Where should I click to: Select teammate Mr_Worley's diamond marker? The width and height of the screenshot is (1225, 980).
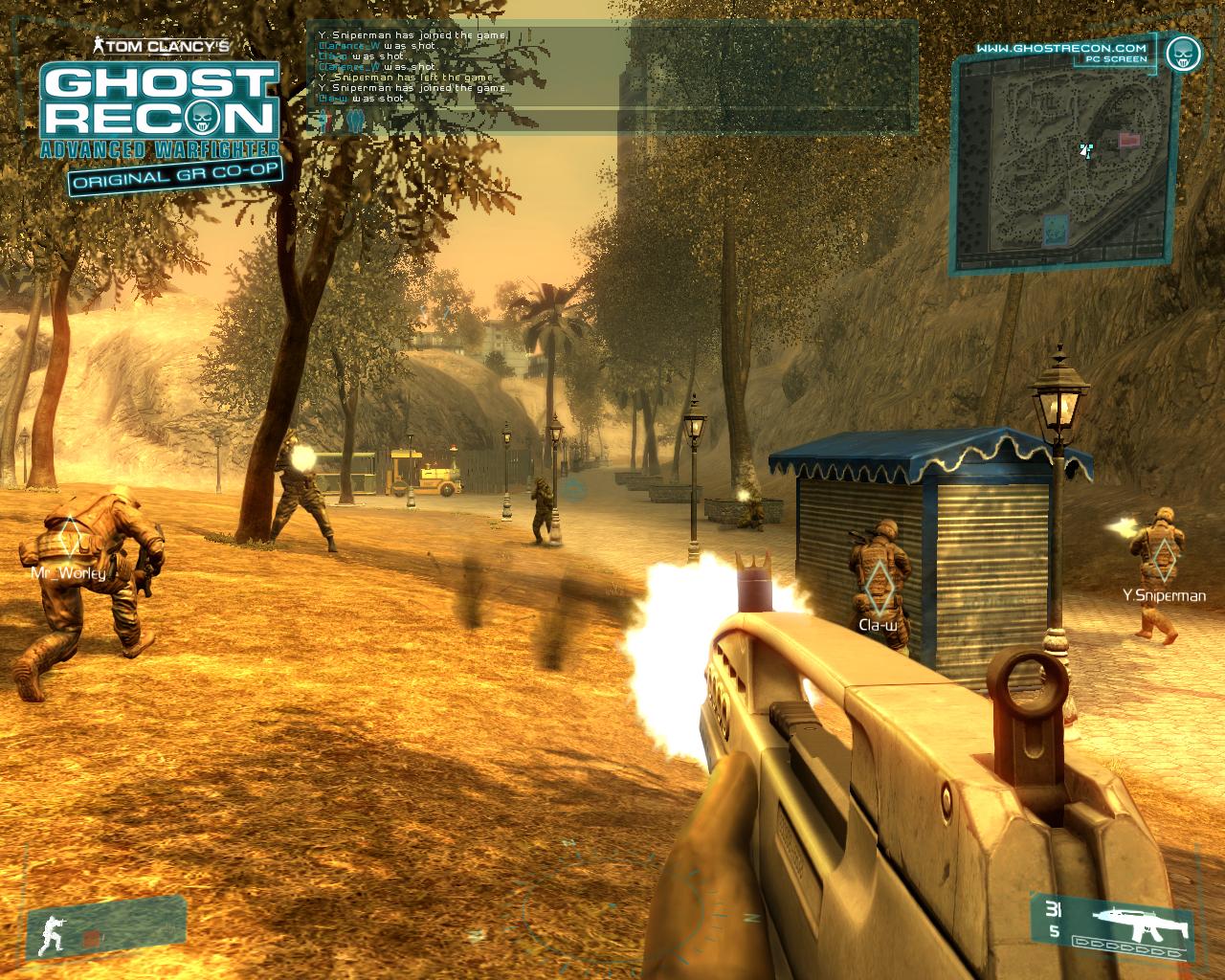pyautogui.click(x=69, y=538)
